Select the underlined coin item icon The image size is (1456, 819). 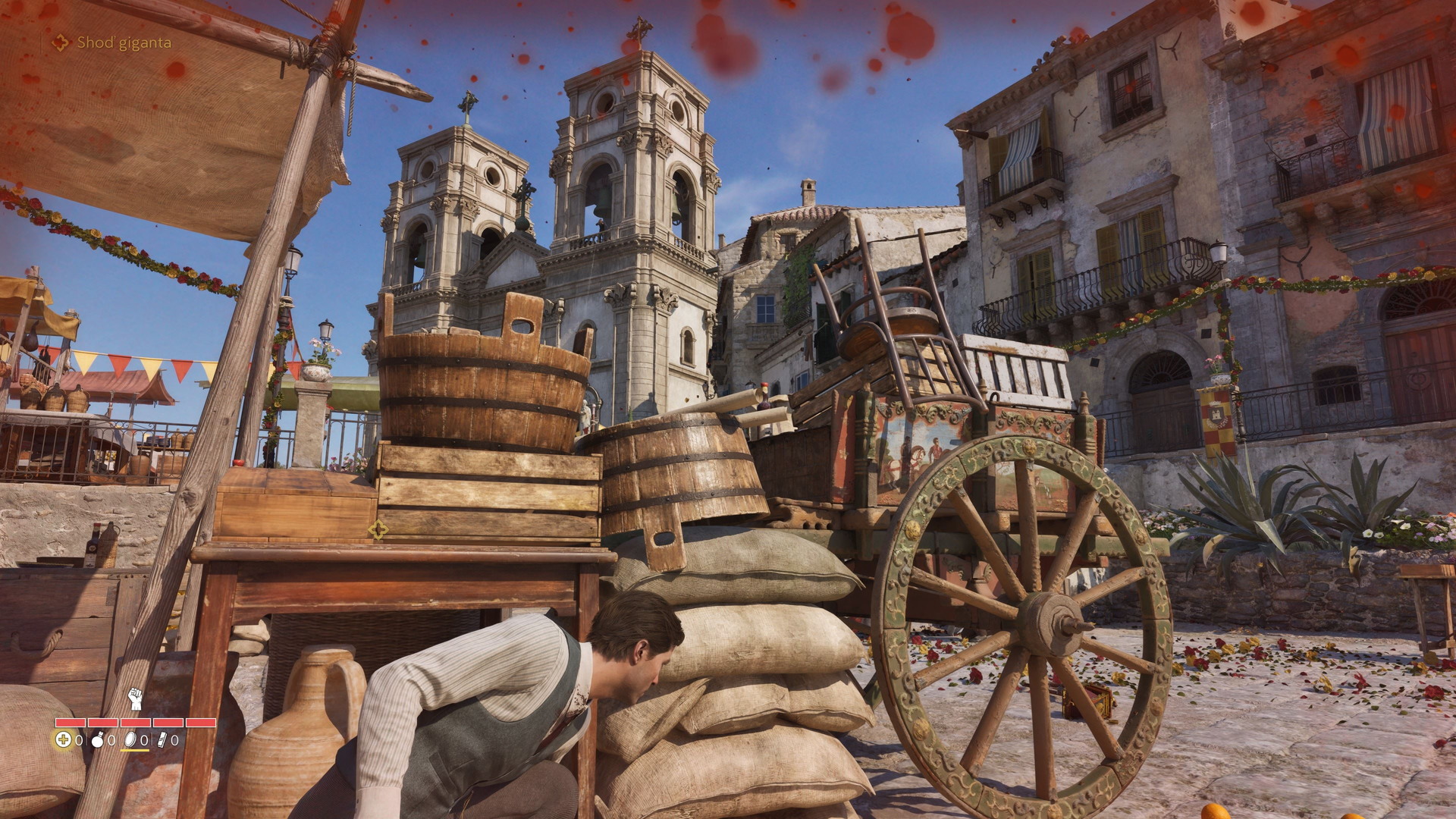pyautogui.click(x=129, y=741)
